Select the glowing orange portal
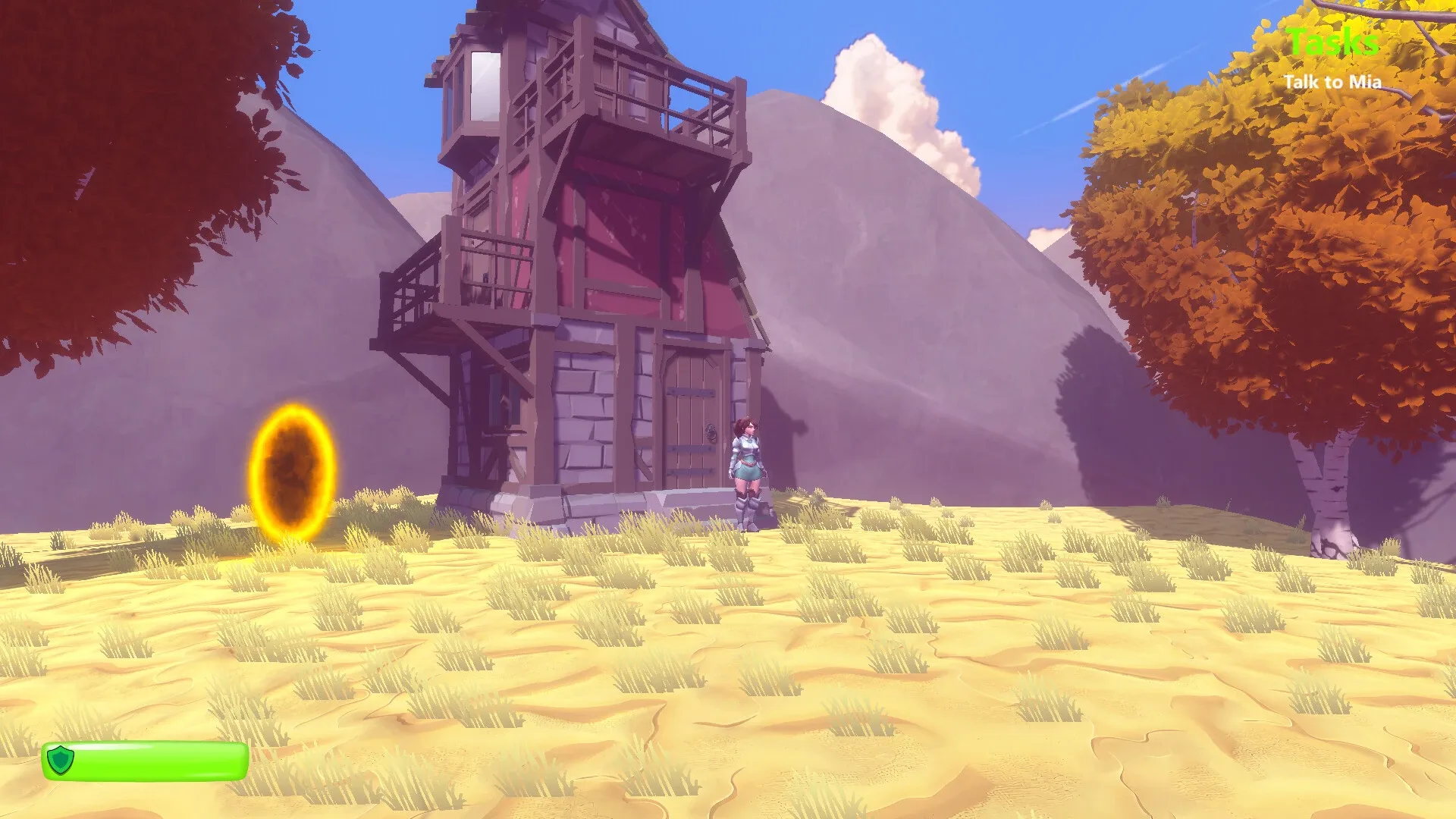 [x=292, y=470]
